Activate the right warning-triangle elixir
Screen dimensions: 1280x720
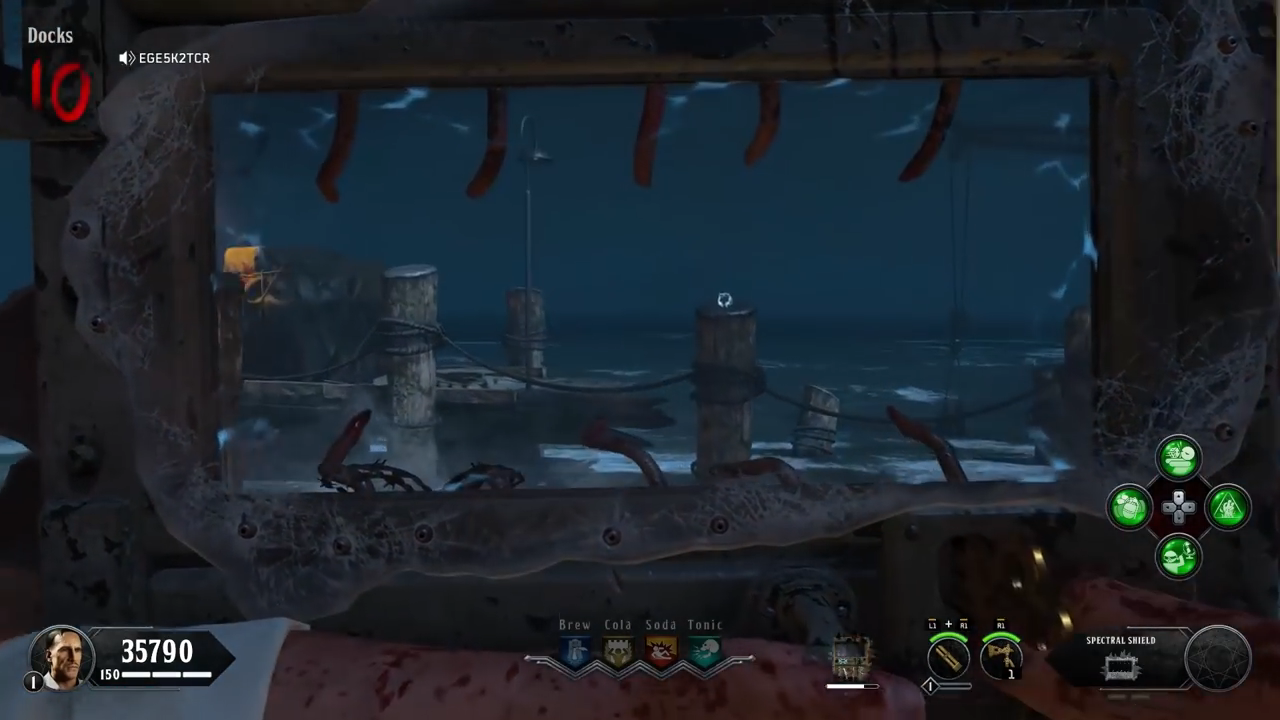(x=1228, y=508)
